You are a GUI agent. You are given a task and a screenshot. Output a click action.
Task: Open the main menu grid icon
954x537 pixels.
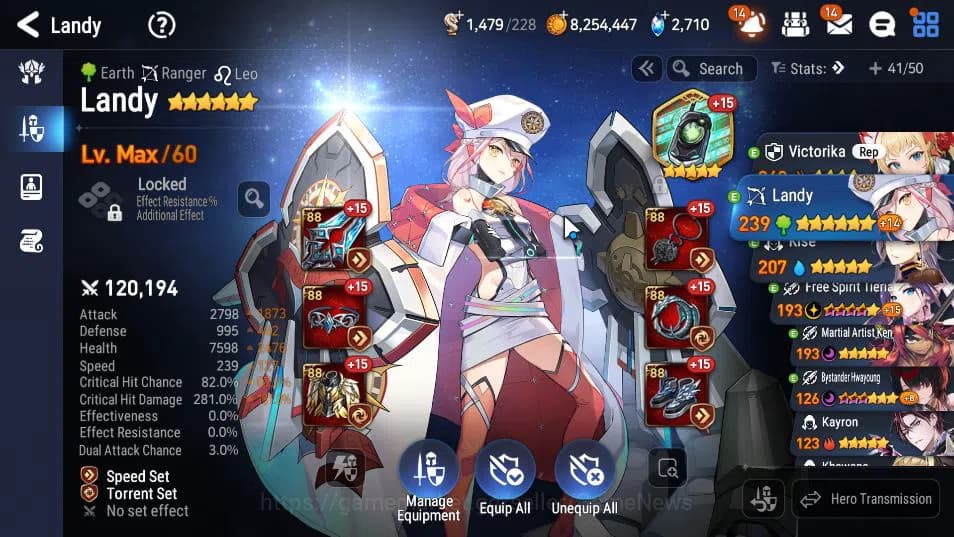click(925, 24)
